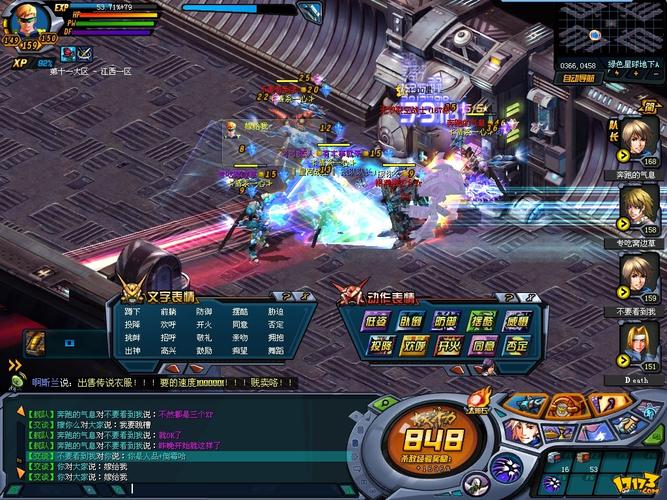667x500 pixels.
Task: Click the 同意 action emote button
Action: [484, 347]
